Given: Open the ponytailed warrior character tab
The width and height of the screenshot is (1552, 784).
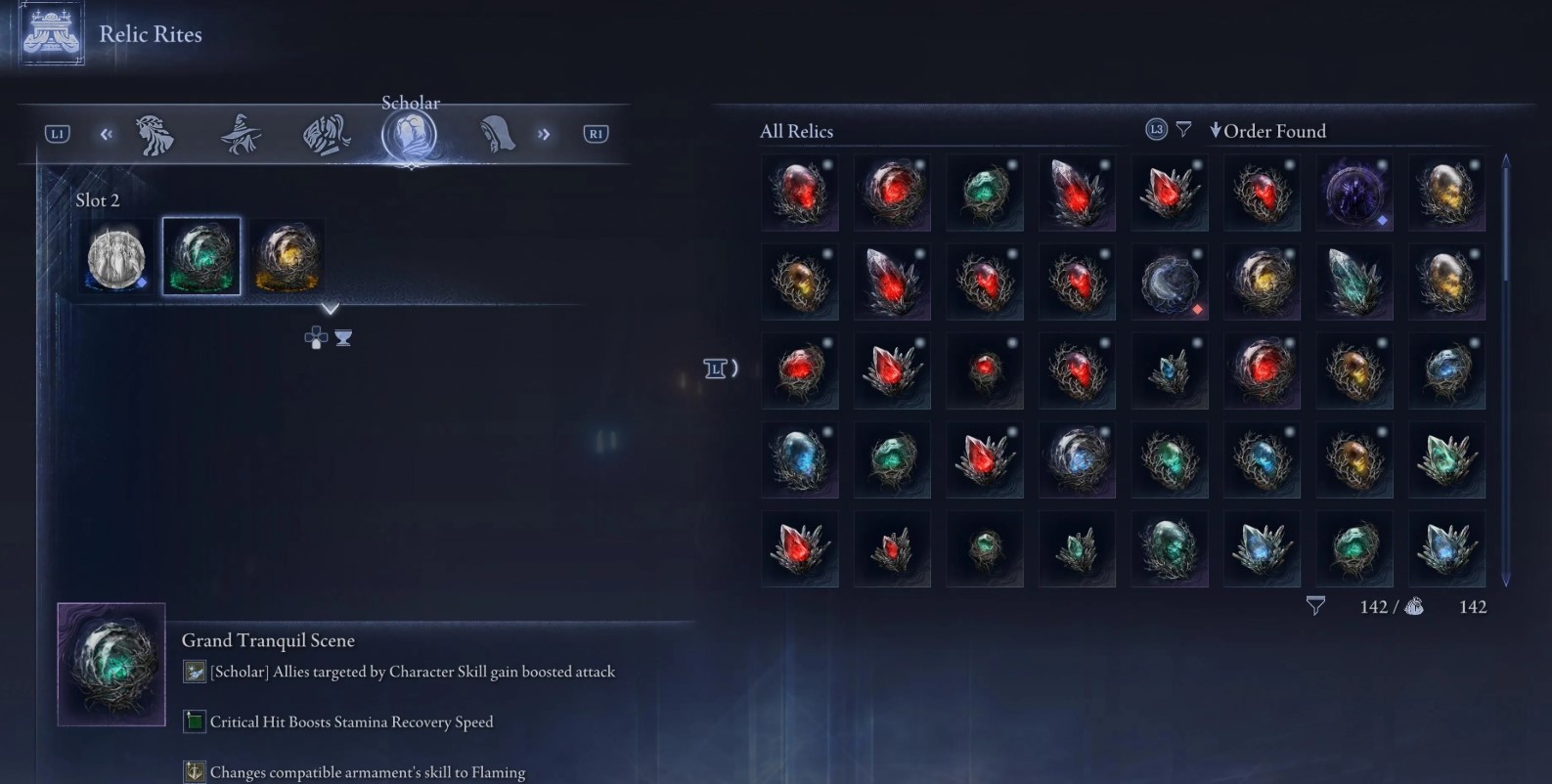Looking at the screenshot, I should (326, 135).
